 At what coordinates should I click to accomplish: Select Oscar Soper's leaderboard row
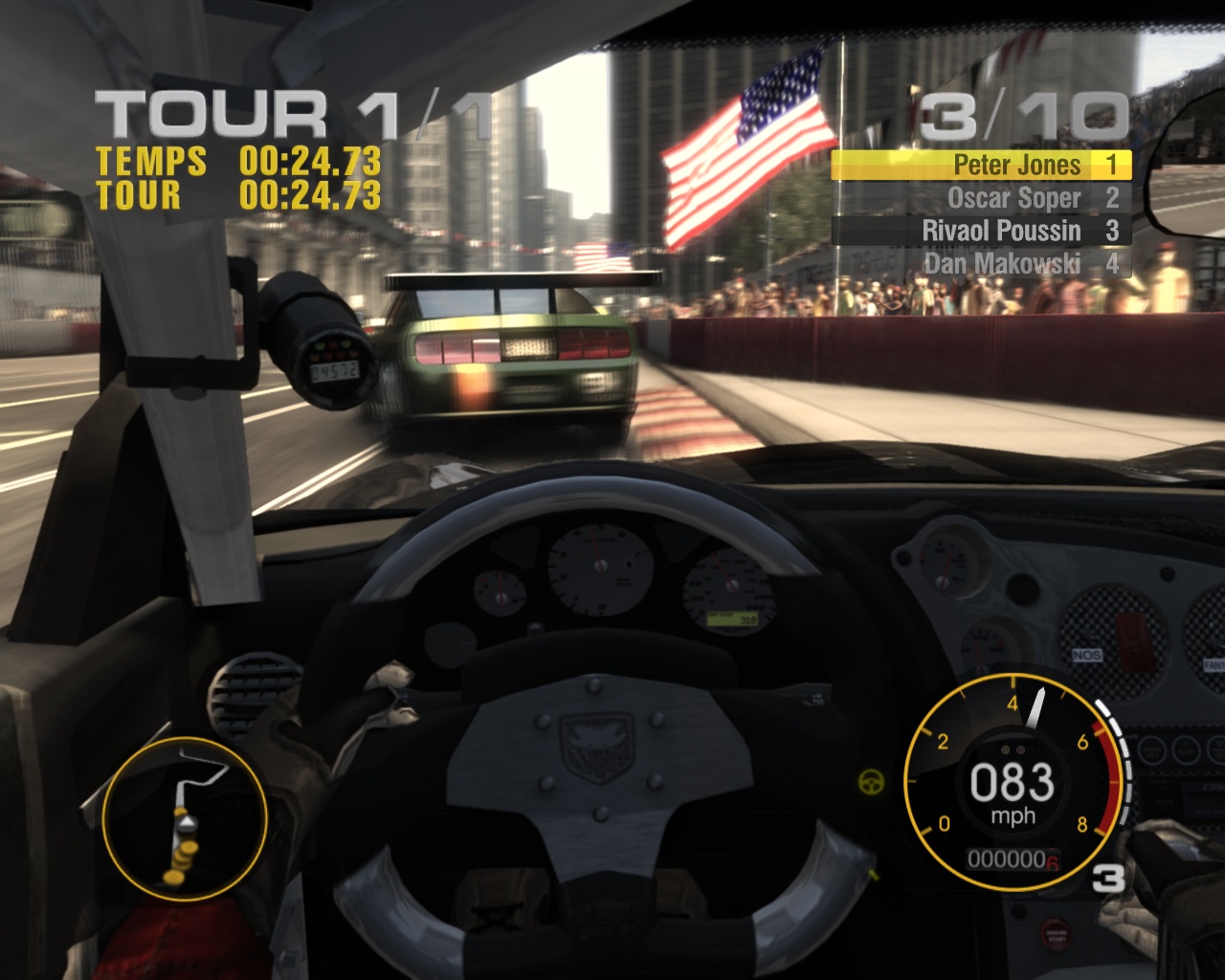981,198
